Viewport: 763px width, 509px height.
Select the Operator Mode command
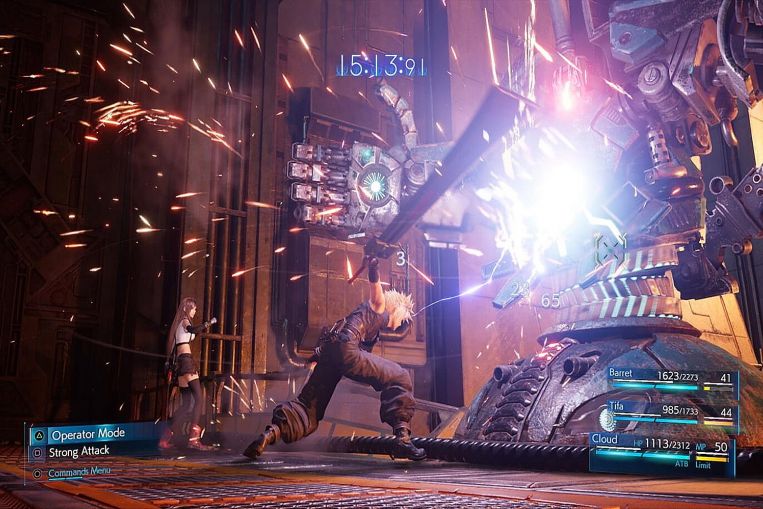coord(88,435)
